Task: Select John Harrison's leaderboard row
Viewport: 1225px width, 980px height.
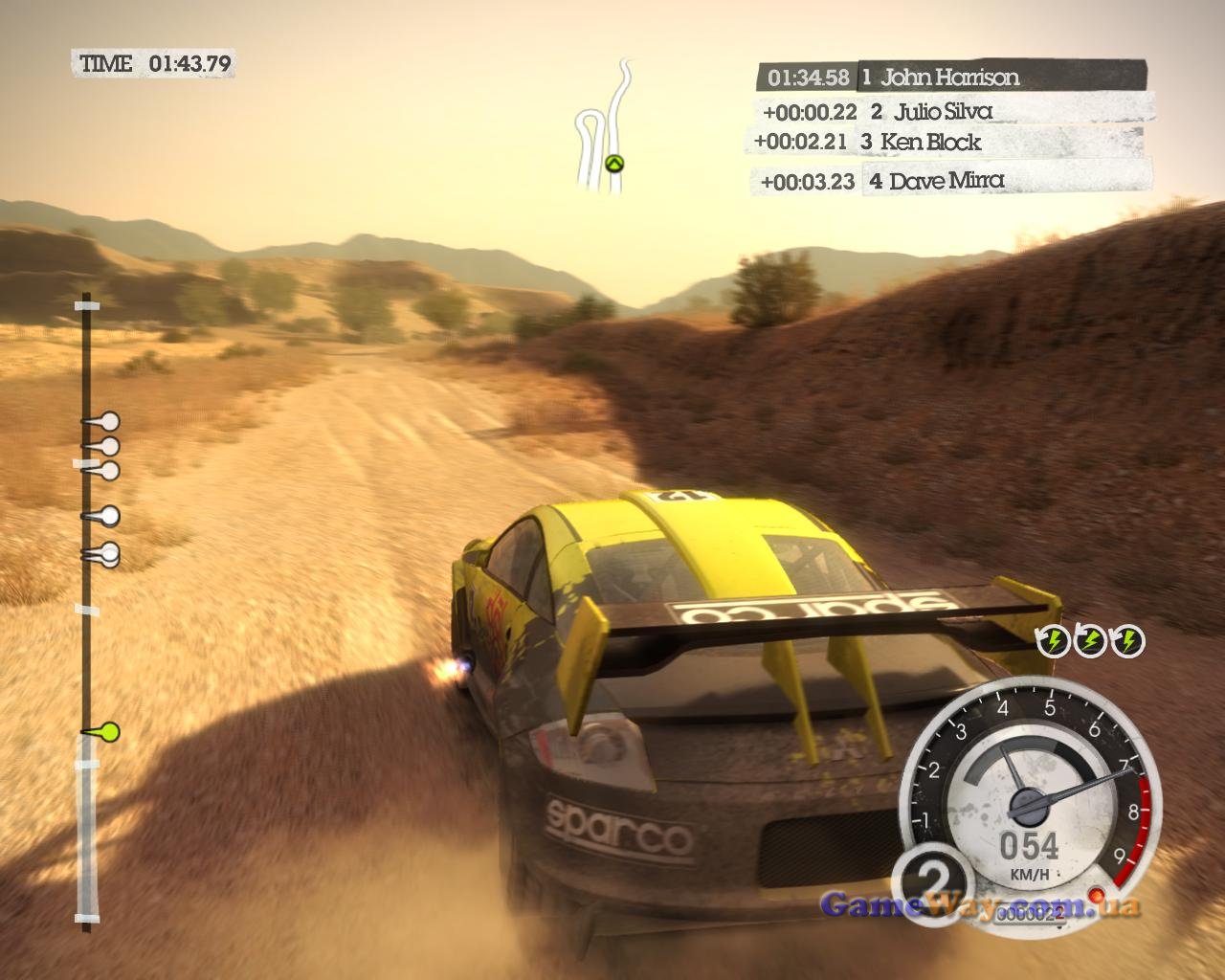Action: [x=951, y=77]
